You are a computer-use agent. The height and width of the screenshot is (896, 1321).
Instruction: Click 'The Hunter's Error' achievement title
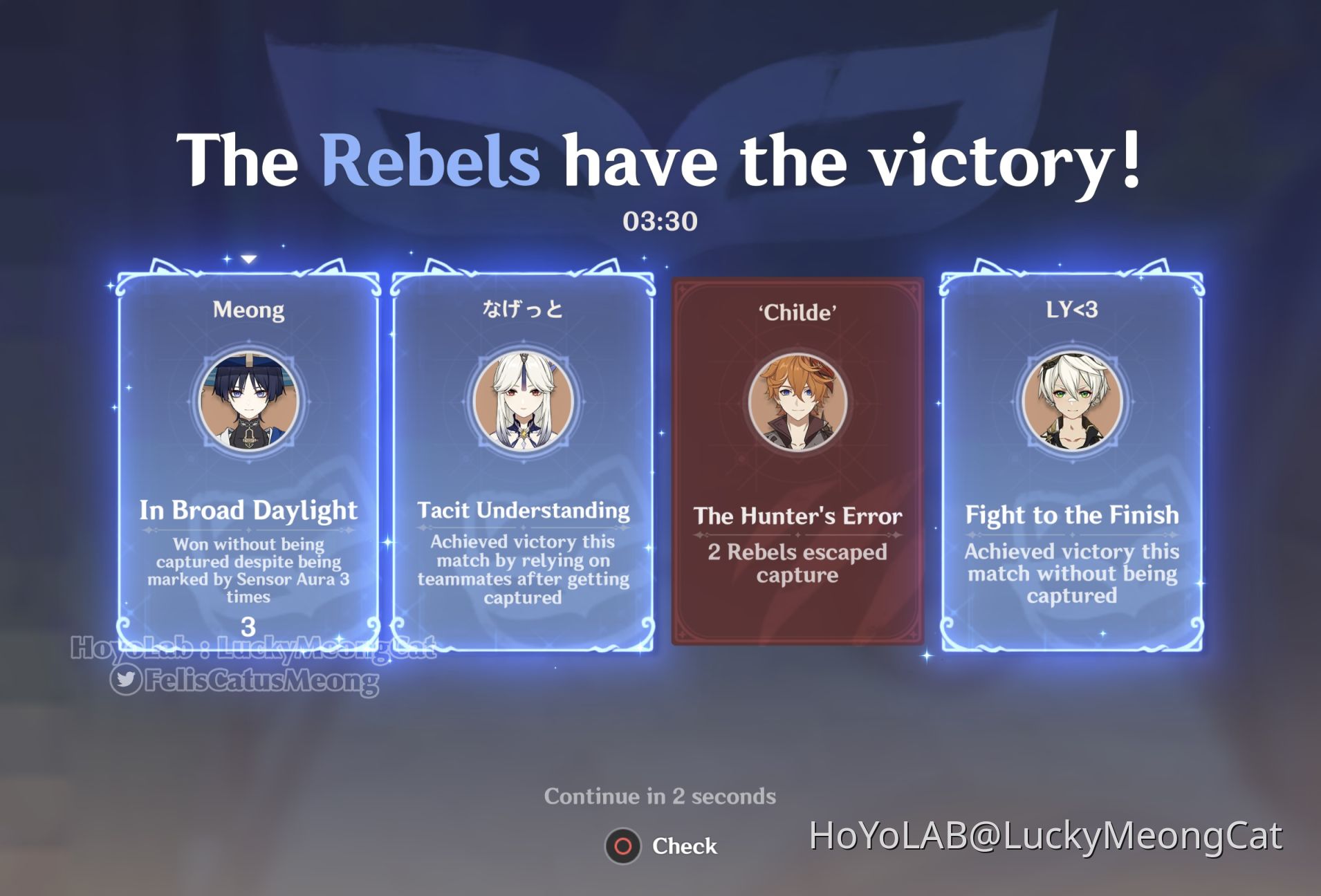tap(797, 516)
